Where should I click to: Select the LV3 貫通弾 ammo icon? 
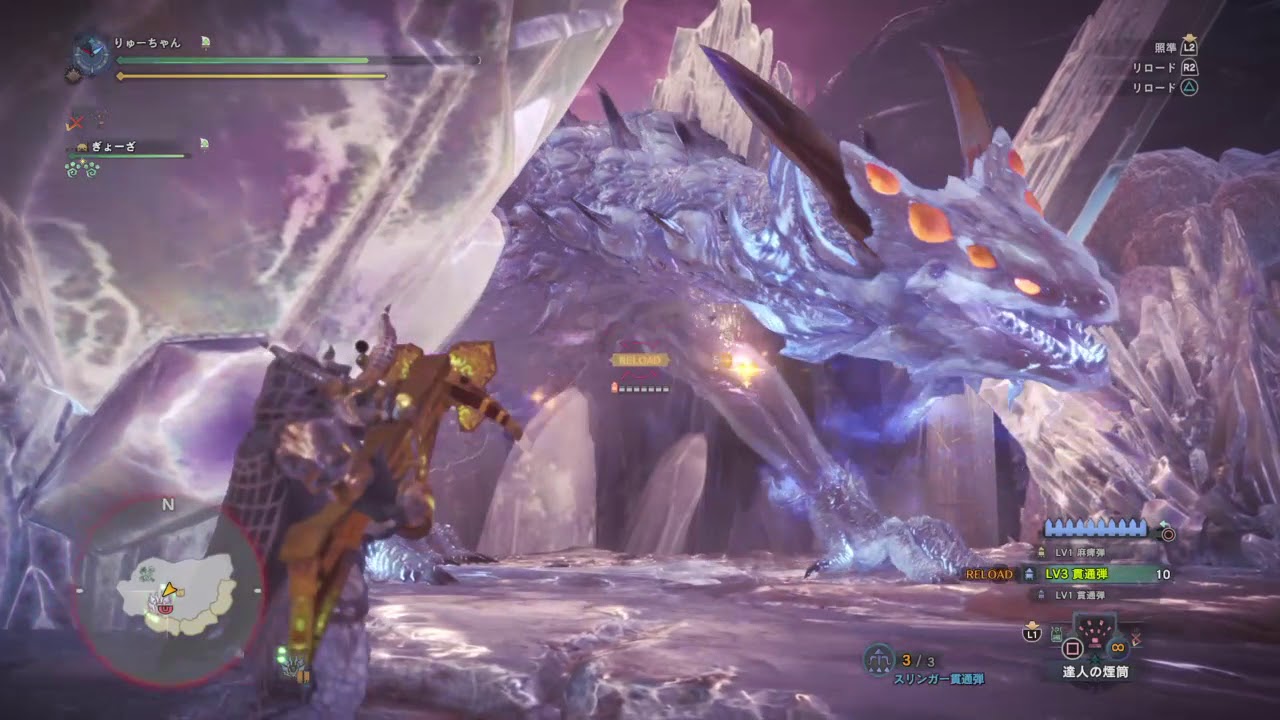(x=1030, y=572)
